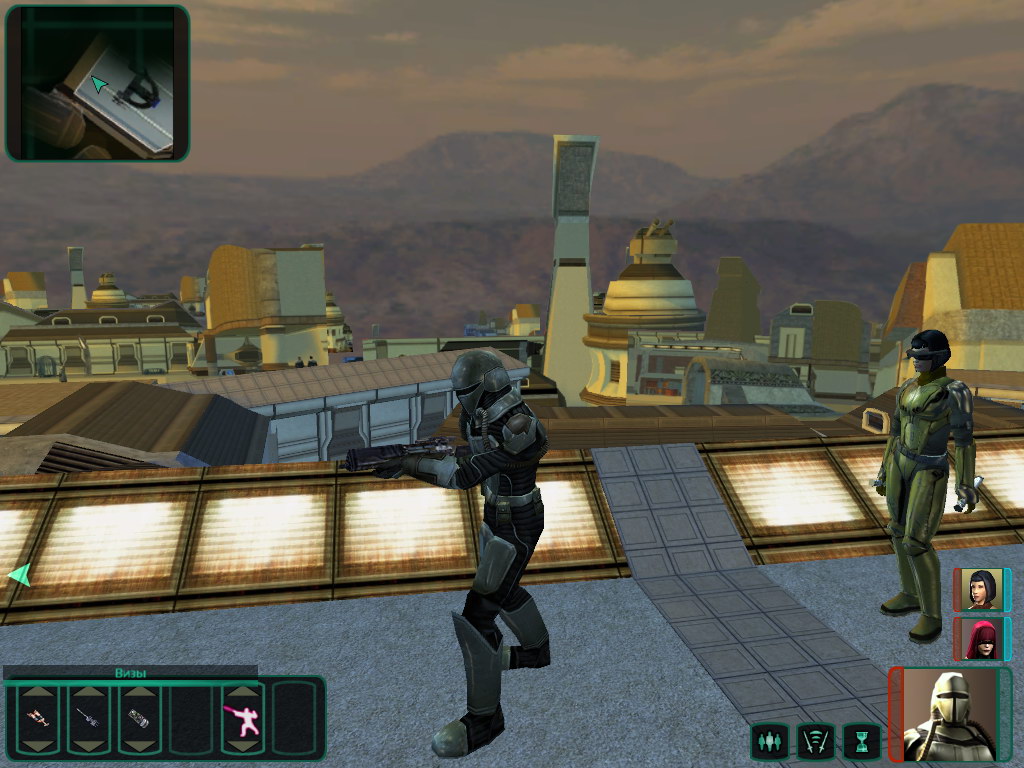
Task: Switch to the dark-haired woman party portrait
Action: [980, 590]
